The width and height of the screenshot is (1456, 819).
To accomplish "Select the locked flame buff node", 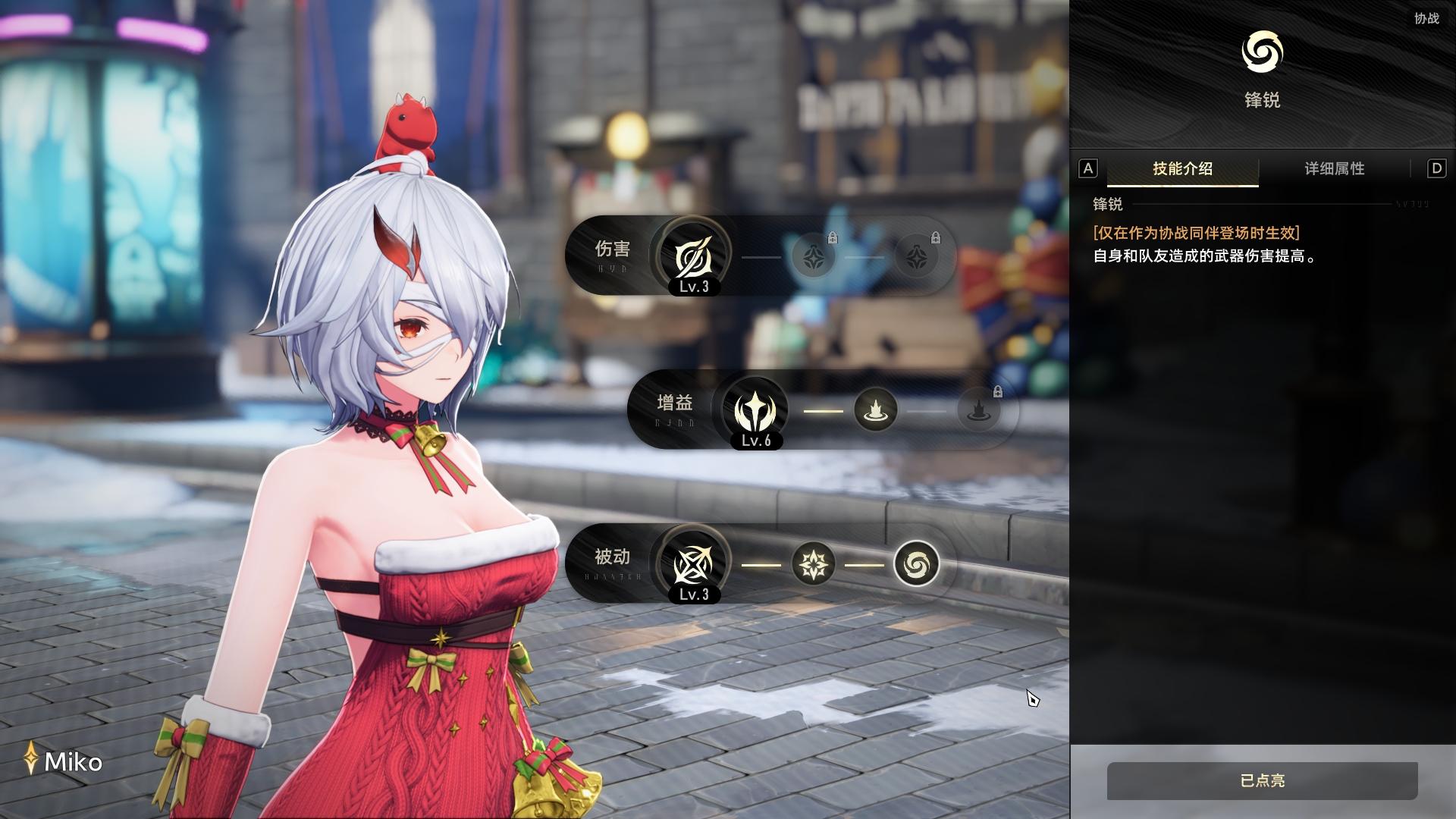I will click(x=978, y=410).
